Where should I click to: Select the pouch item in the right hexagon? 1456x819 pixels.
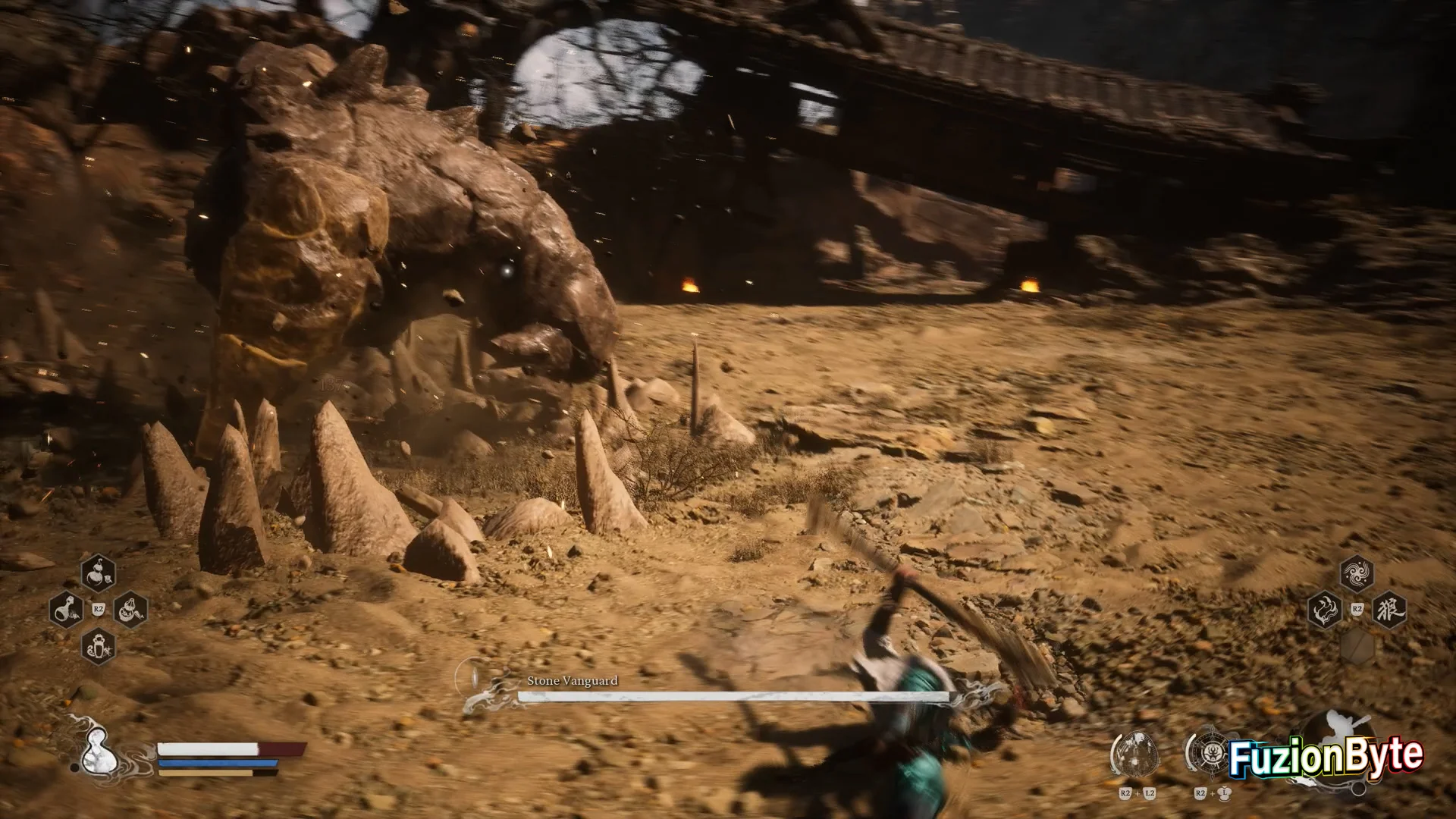(x=130, y=609)
